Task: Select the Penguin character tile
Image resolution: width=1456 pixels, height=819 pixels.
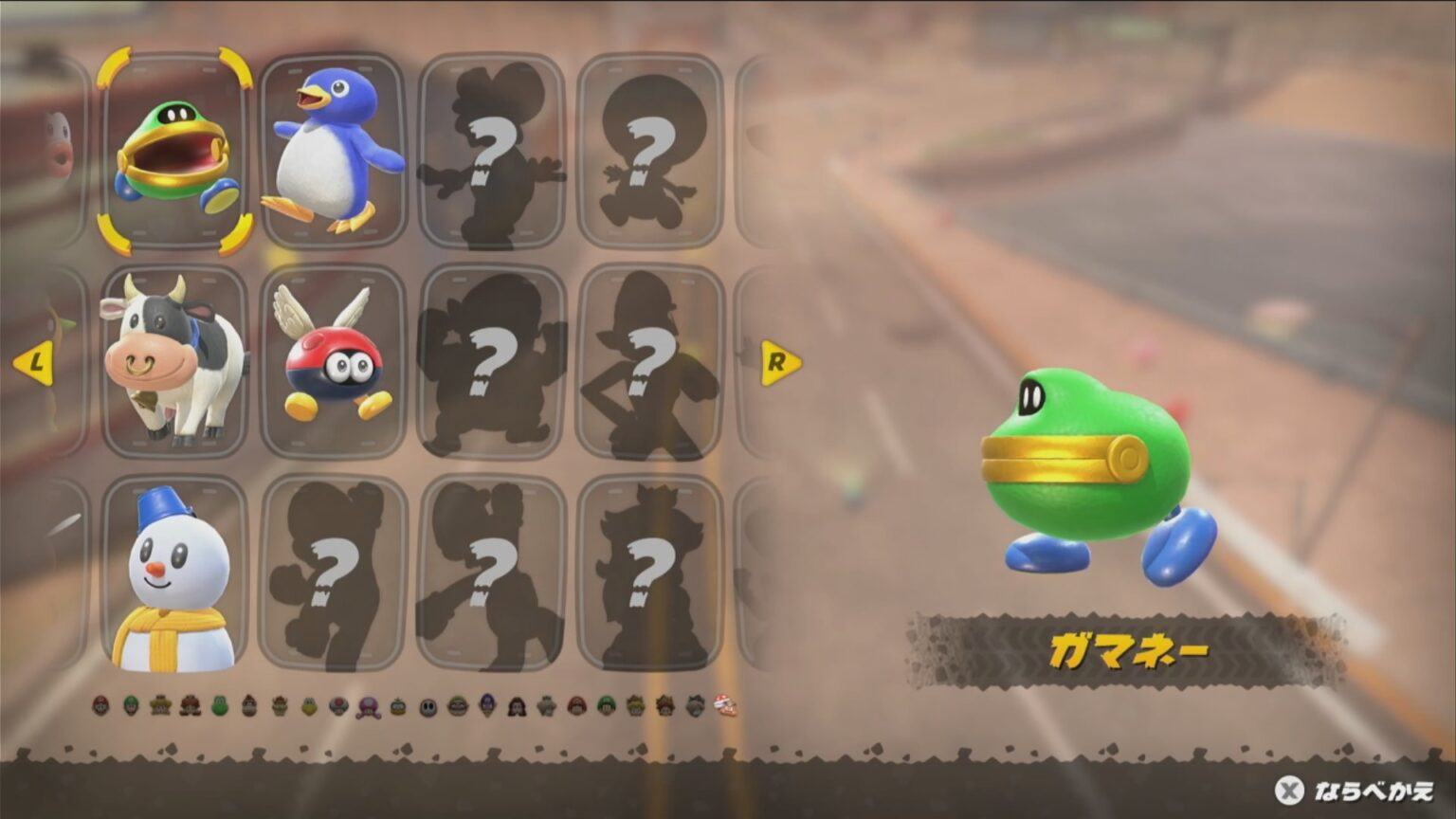Action: coord(334,147)
